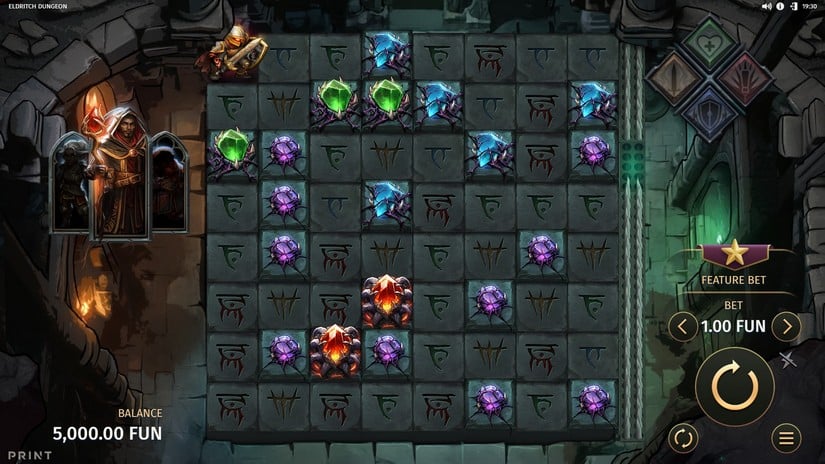Toggle the sound speaker icon

tap(767, 6)
